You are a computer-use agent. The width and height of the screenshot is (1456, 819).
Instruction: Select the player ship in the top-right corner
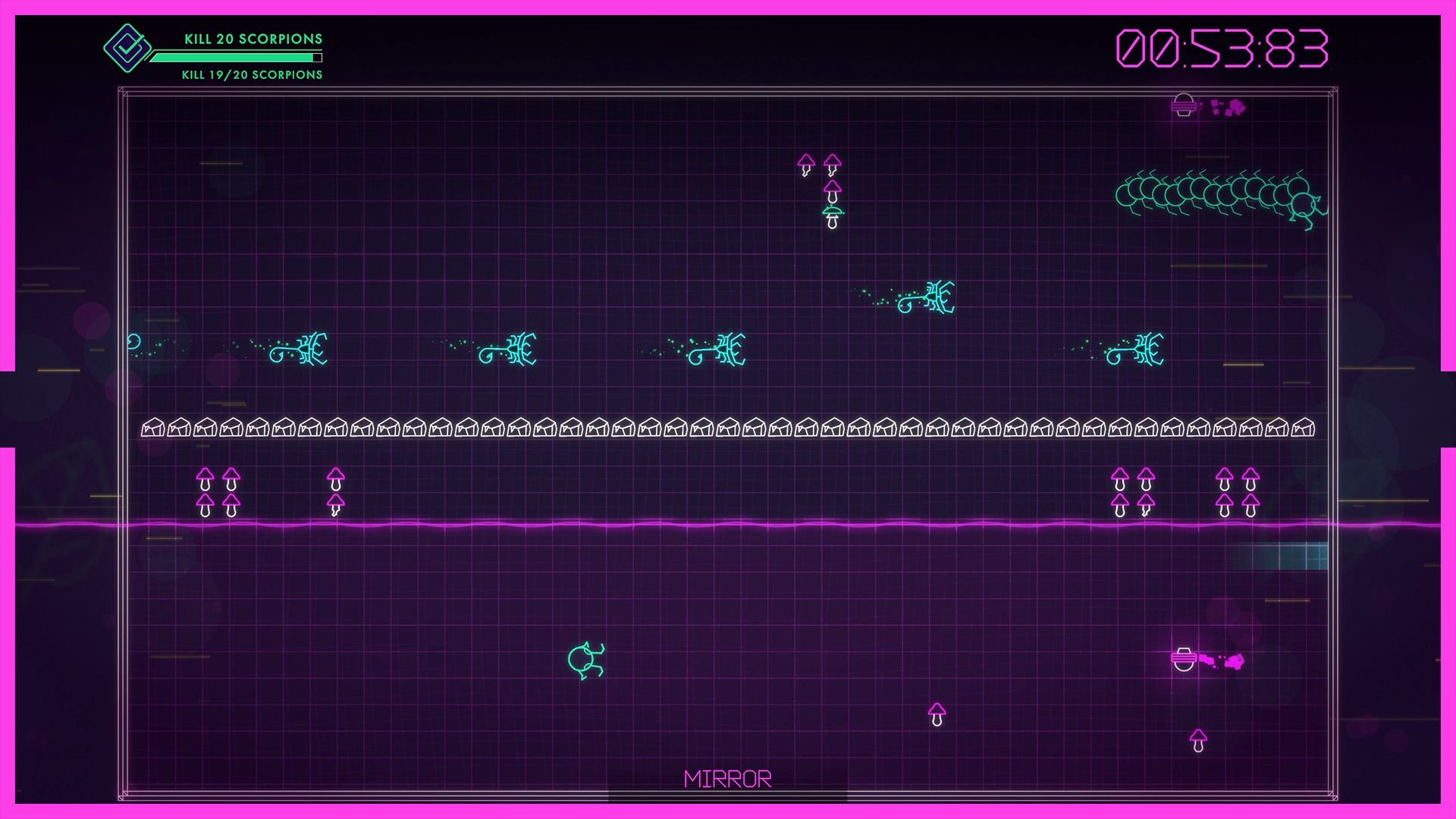(1183, 106)
